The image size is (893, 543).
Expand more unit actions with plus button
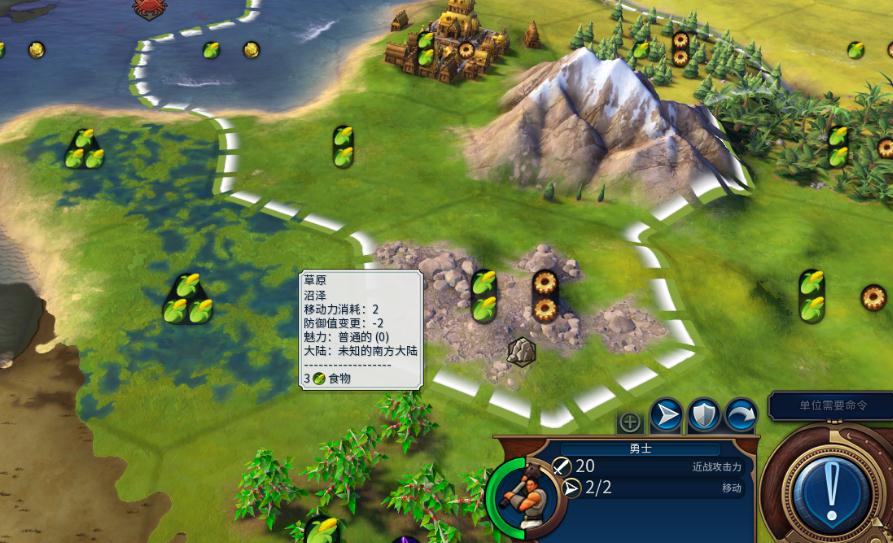tap(630, 421)
